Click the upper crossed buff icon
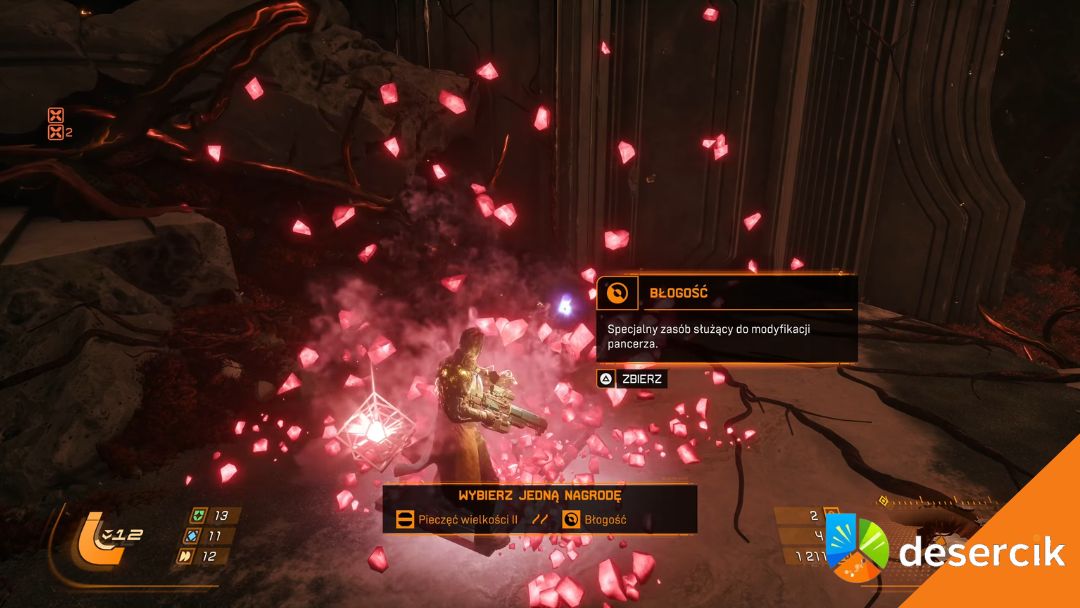Screen dimensions: 1080x608 point(57,115)
